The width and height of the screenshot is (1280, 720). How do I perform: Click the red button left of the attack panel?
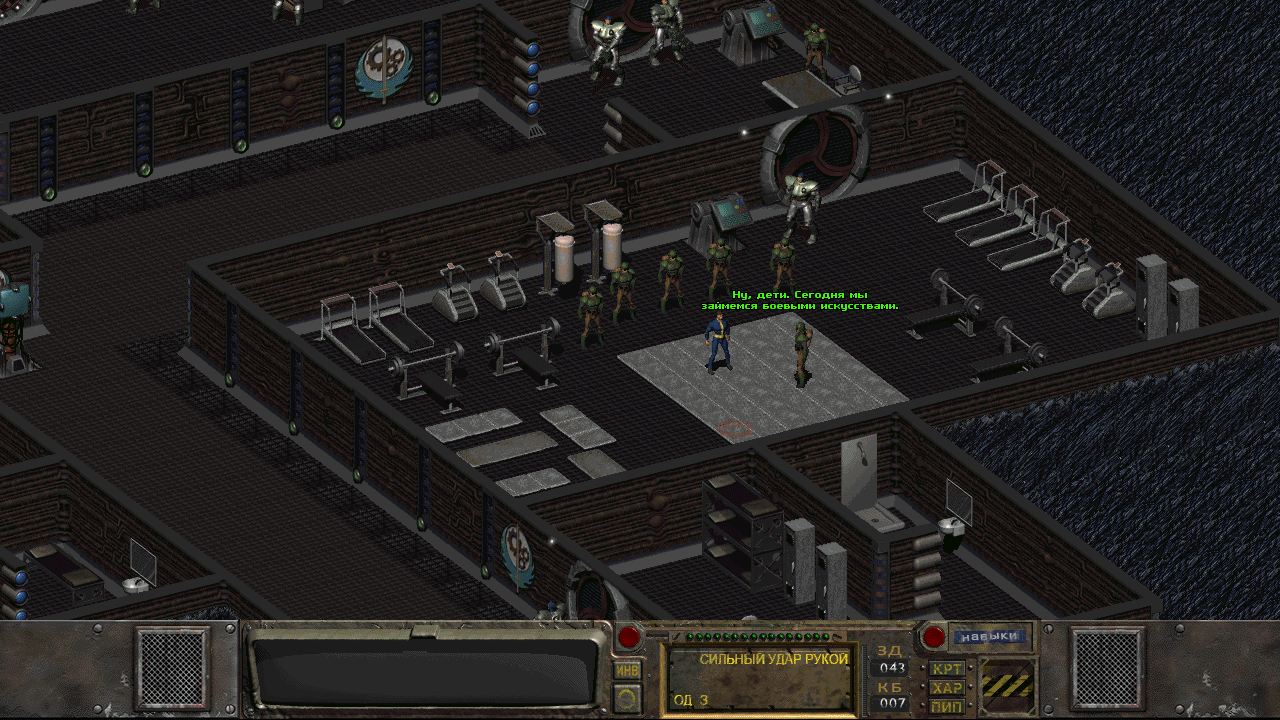629,637
